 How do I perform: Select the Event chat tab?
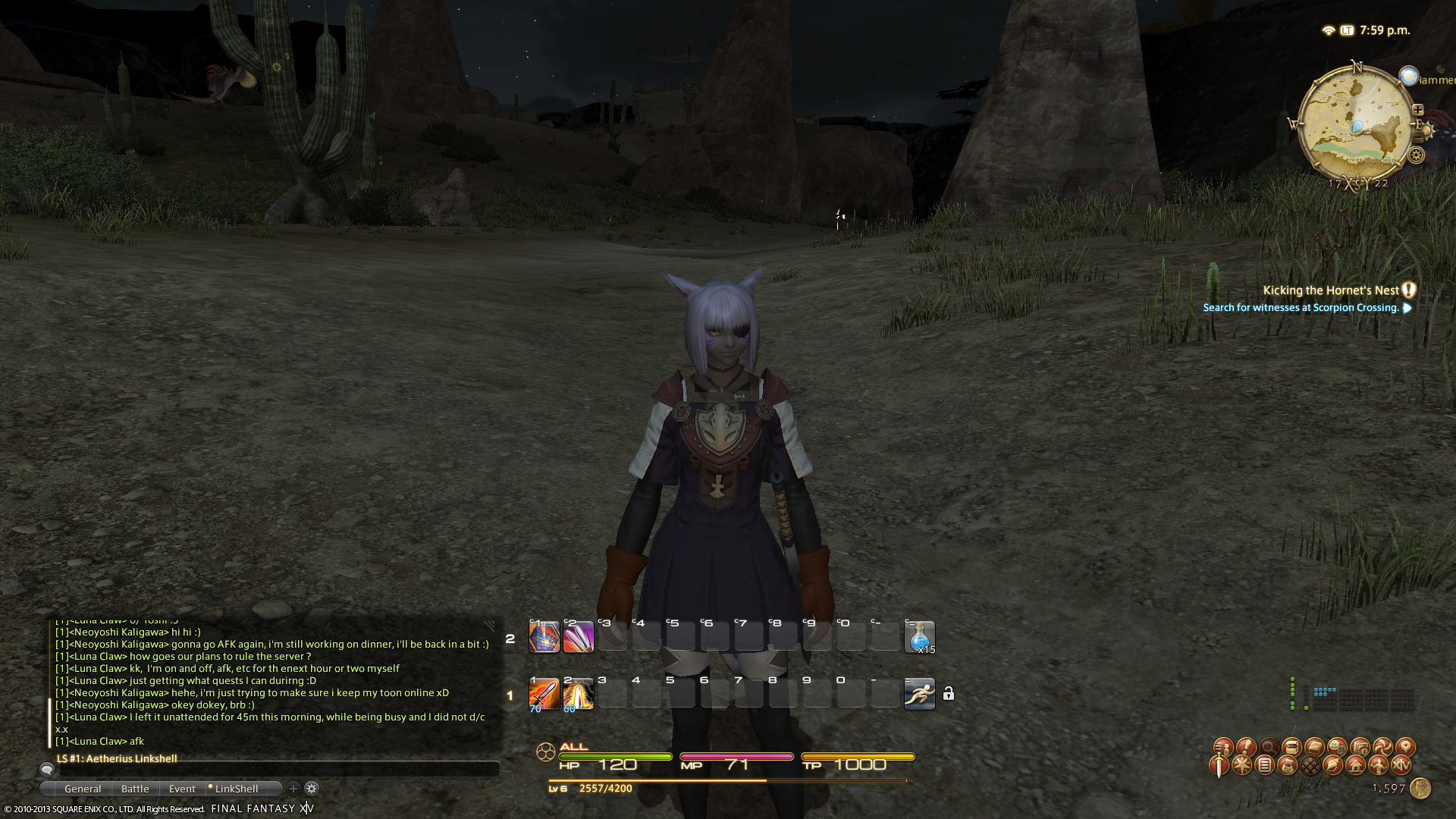coord(182,789)
